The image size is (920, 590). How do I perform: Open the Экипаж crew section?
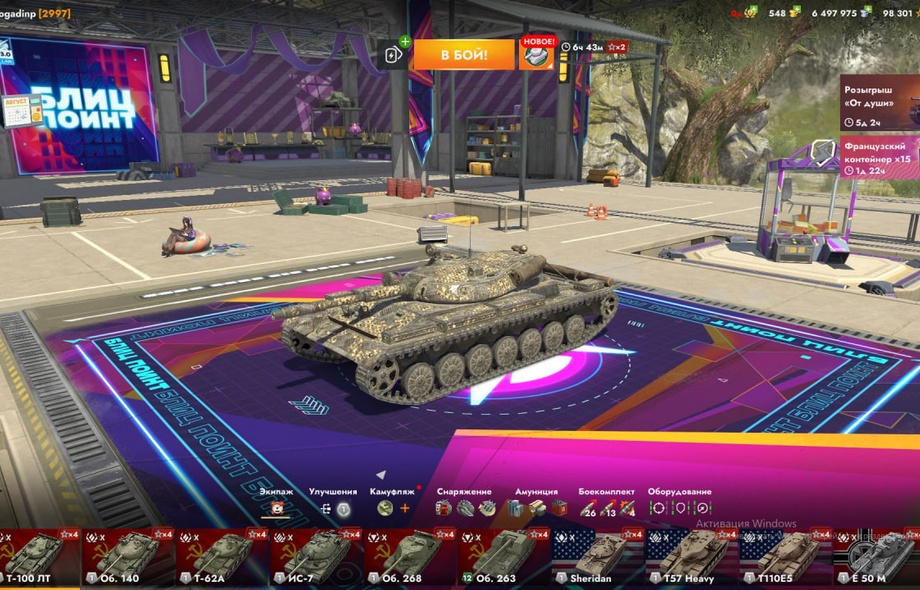pos(277,507)
